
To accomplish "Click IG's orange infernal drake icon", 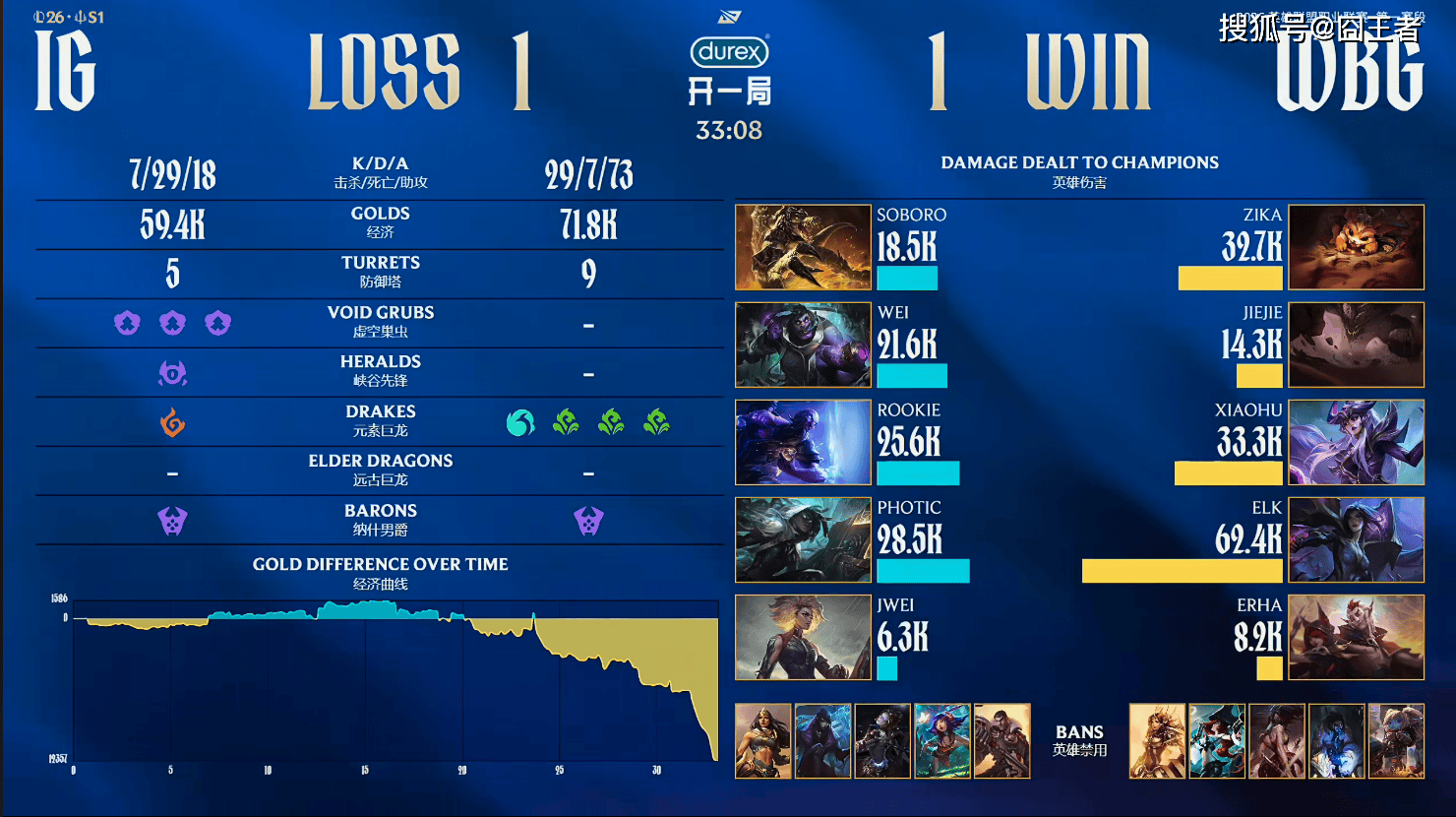I will (x=172, y=422).
